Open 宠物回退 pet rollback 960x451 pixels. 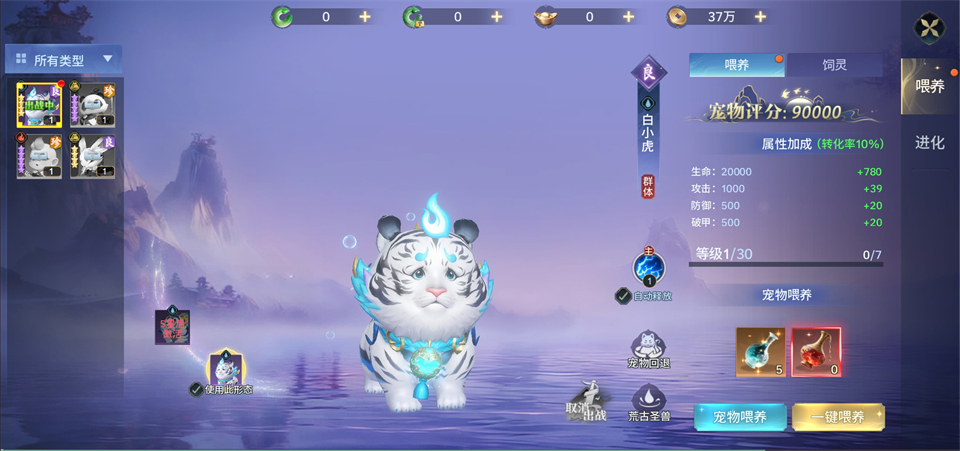[x=648, y=351]
